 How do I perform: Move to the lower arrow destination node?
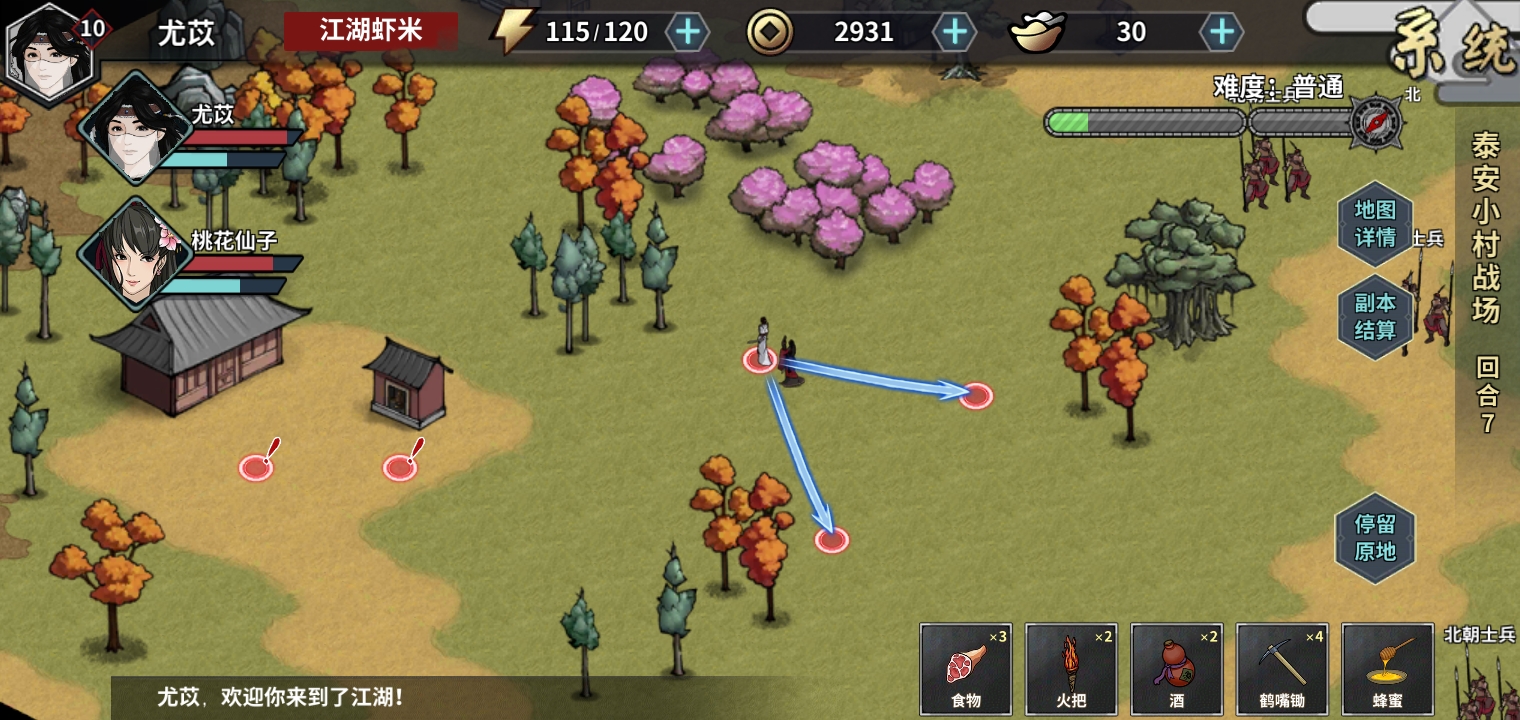pos(831,540)
